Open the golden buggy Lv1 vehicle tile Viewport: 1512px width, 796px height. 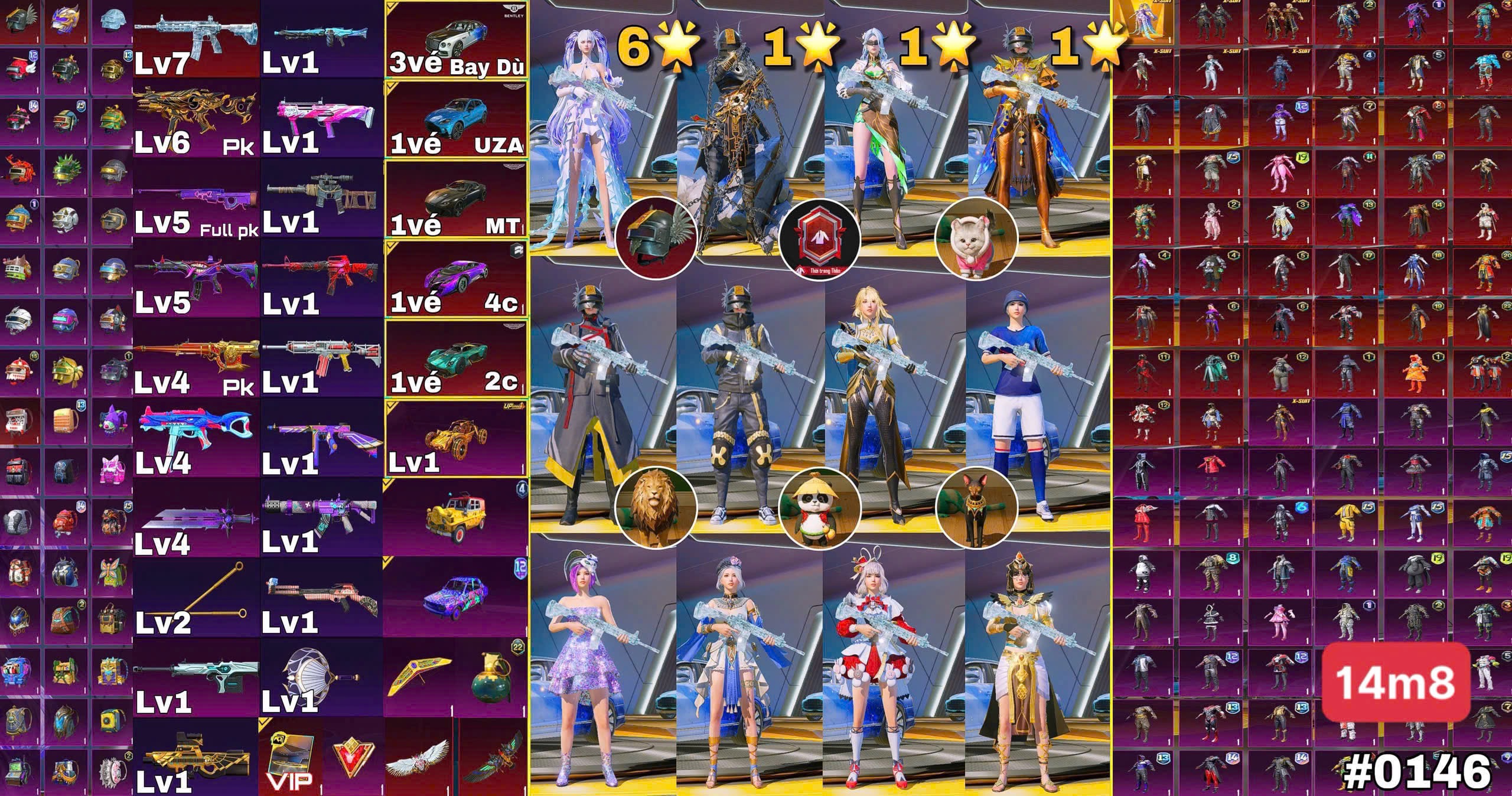pyautogui.click(x=456, y=438)
